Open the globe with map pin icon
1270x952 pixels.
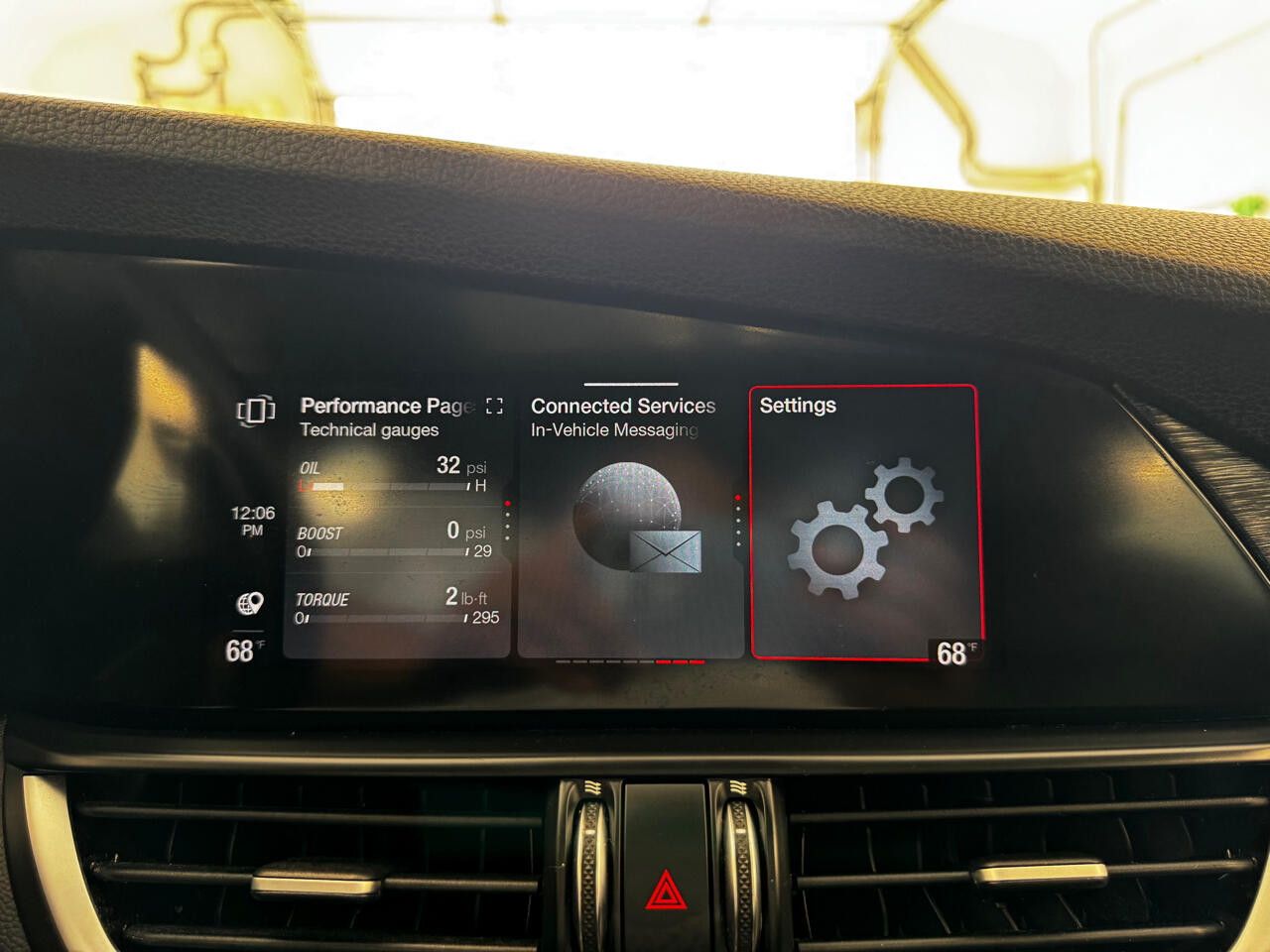point(250,603)
